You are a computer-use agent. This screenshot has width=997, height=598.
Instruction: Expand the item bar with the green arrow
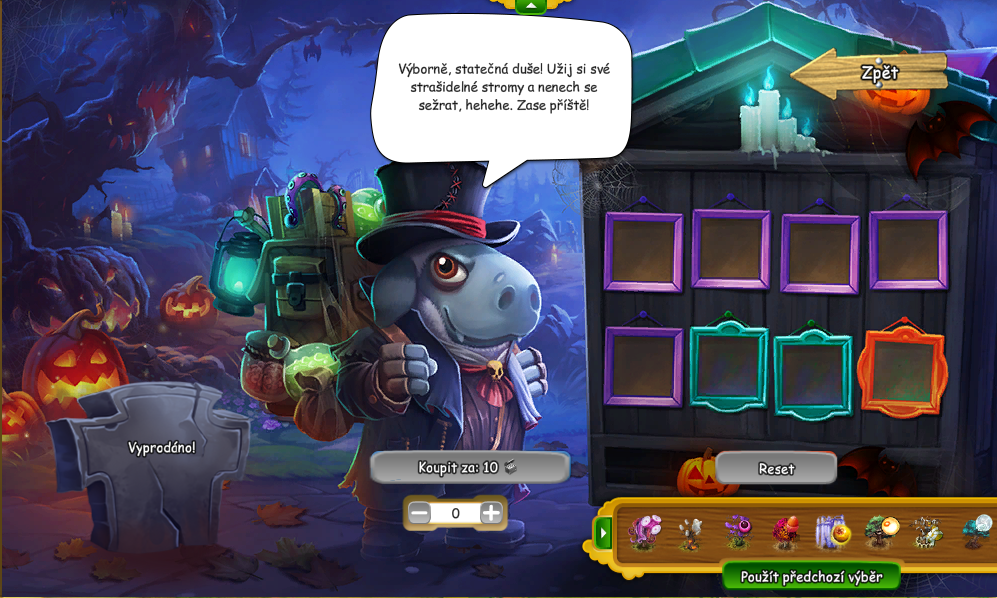click(x=603, y=533)
